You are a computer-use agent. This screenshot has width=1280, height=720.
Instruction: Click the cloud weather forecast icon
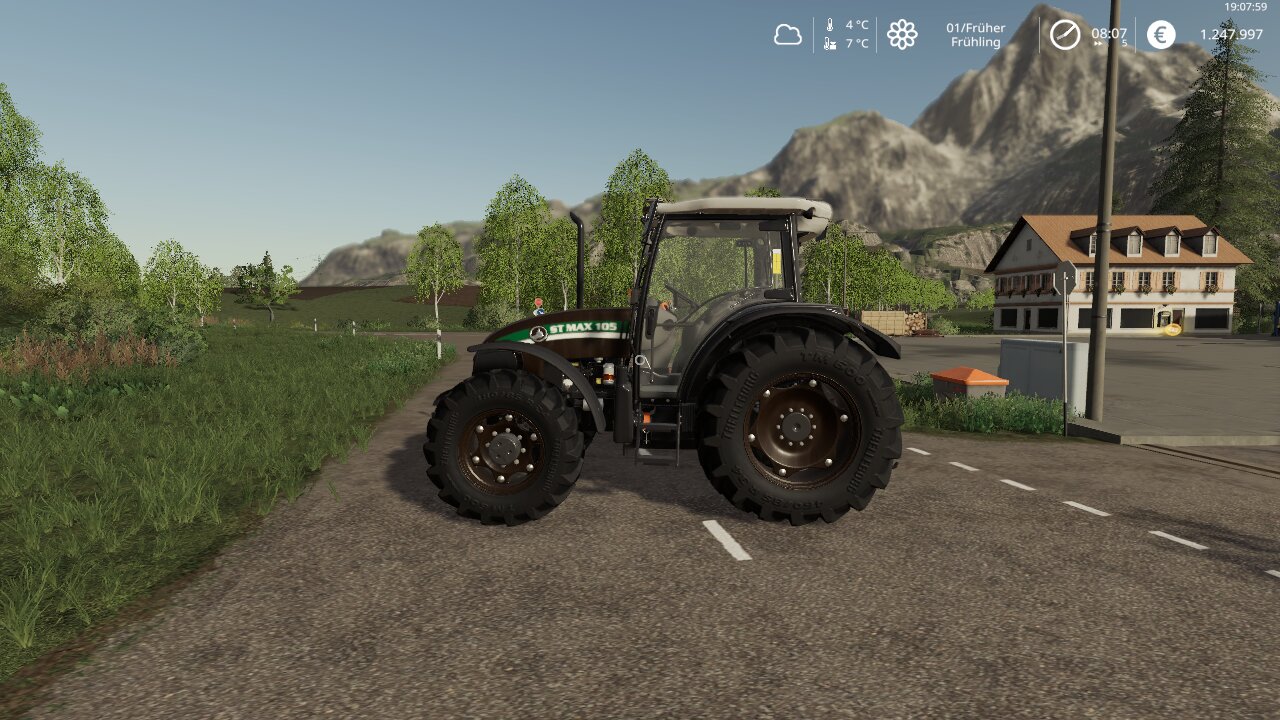tap(788, 35)
